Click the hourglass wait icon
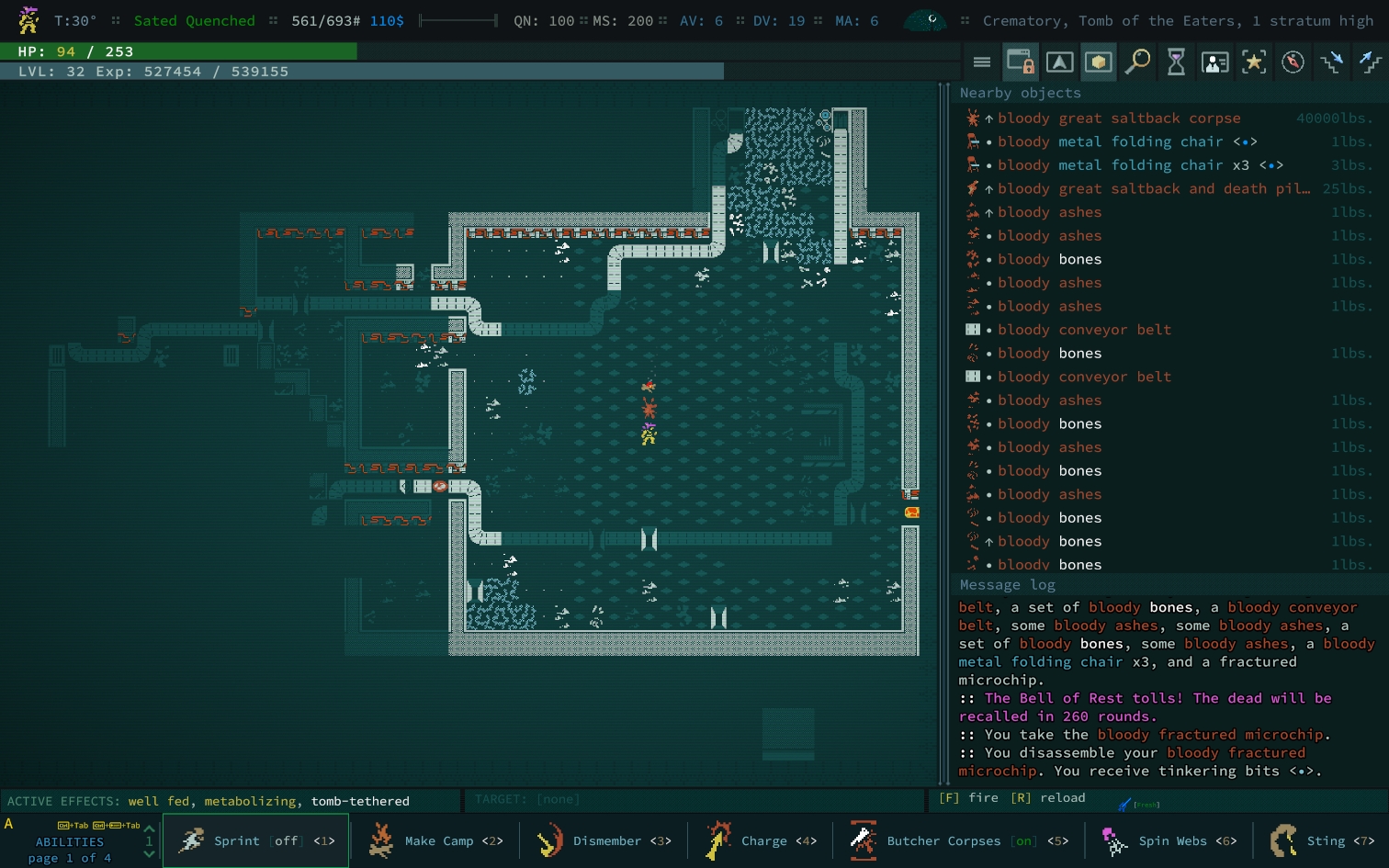The image size is (1389, 868). pos(1176,62)
